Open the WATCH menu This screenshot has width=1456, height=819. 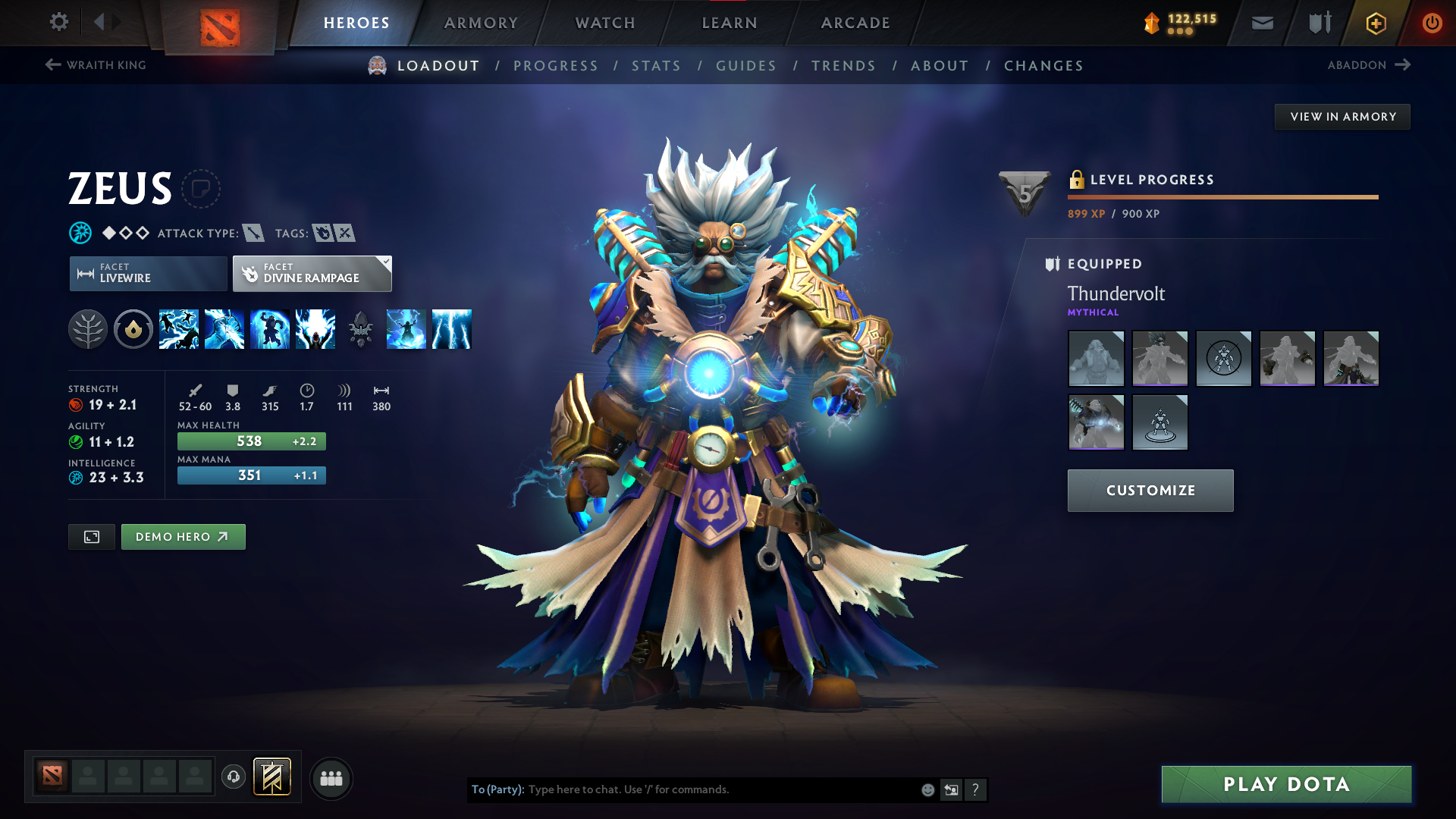pyautogui.click(x=604, y=23)
